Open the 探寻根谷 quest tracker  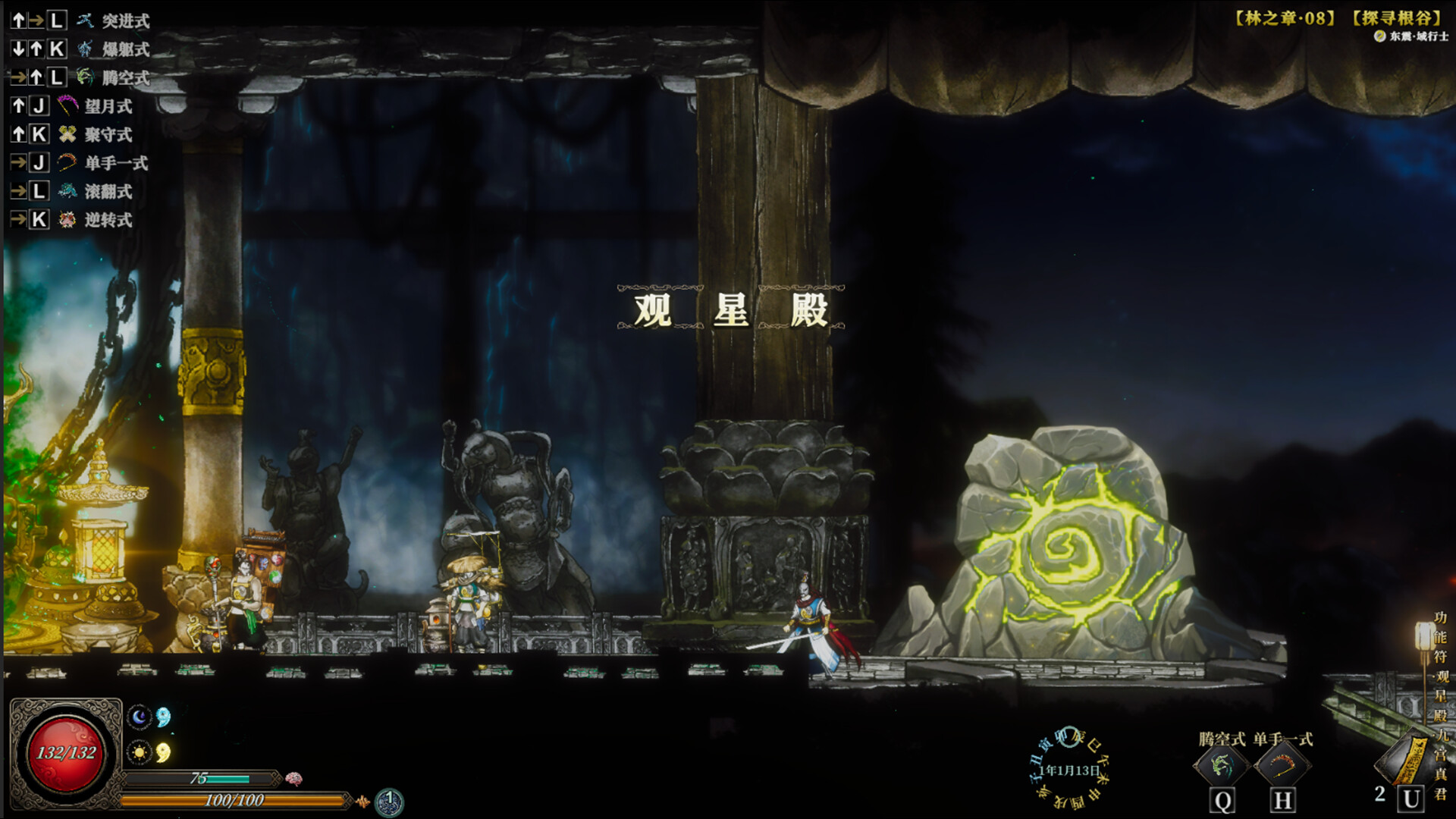[1396, 17]
